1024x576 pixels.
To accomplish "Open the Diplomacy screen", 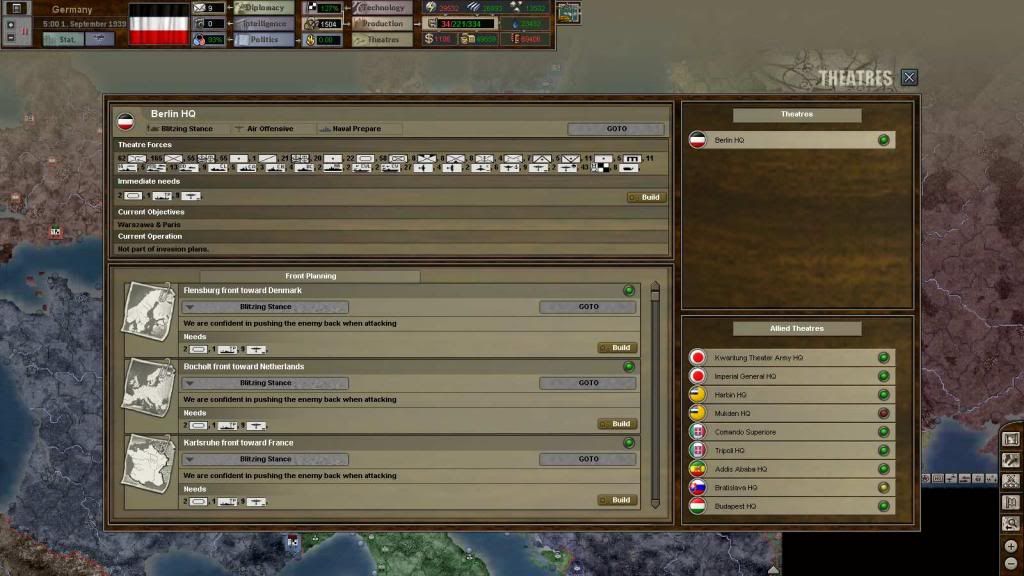I will click(x=264, y=8).
